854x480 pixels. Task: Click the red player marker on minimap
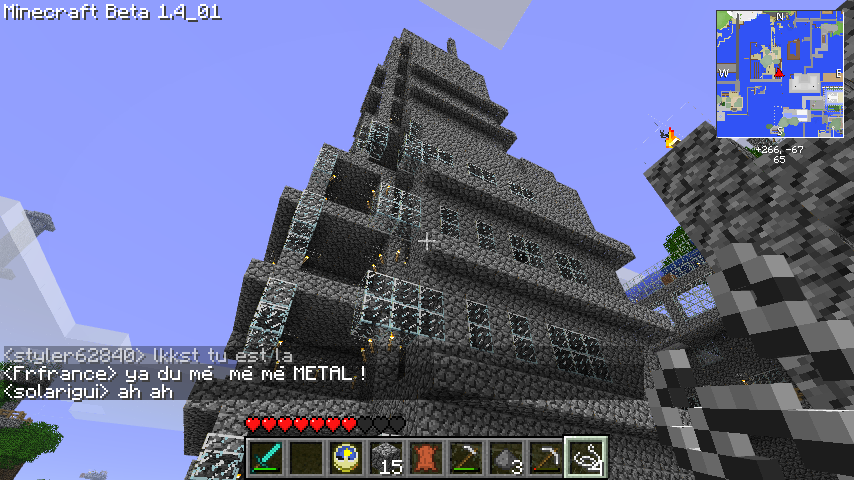click(778, 71)
